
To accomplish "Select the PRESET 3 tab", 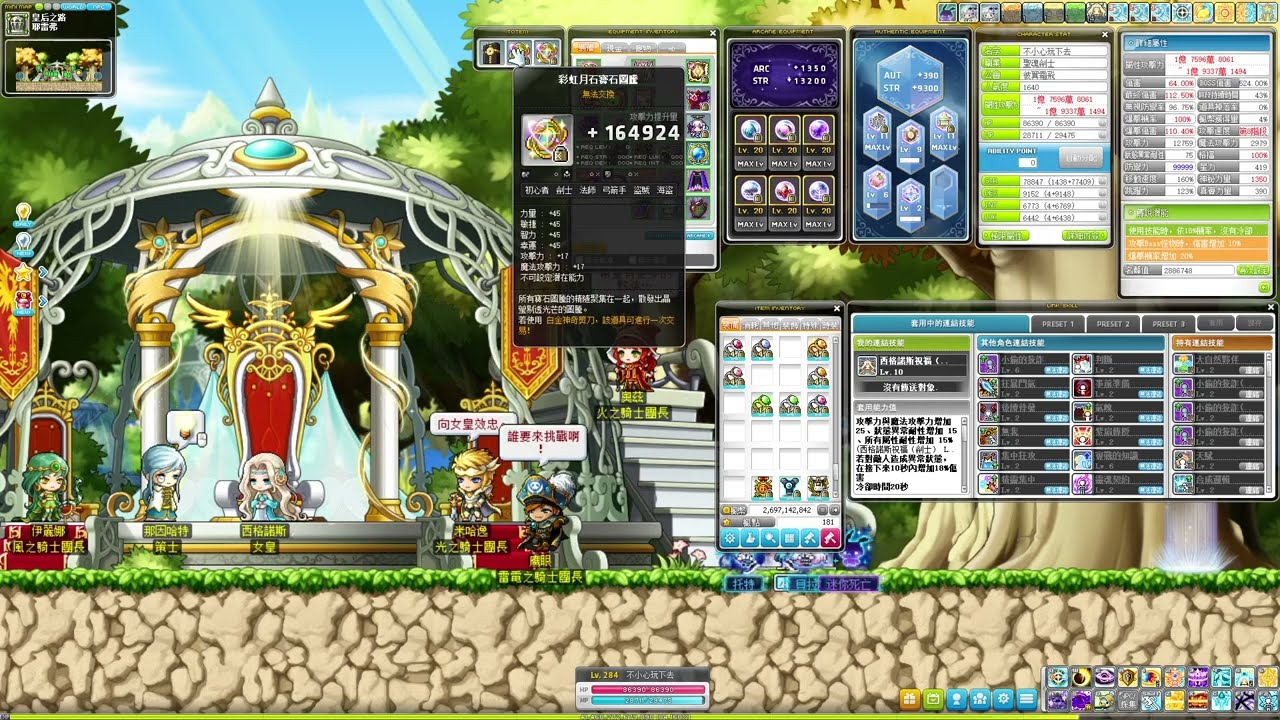I will pos(1166,324).
